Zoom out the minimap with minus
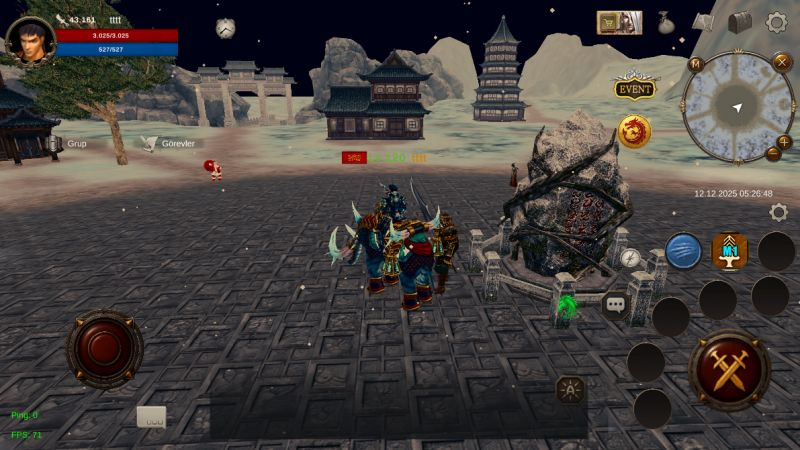This screenshot has height=450, width=800. [773, 154]
